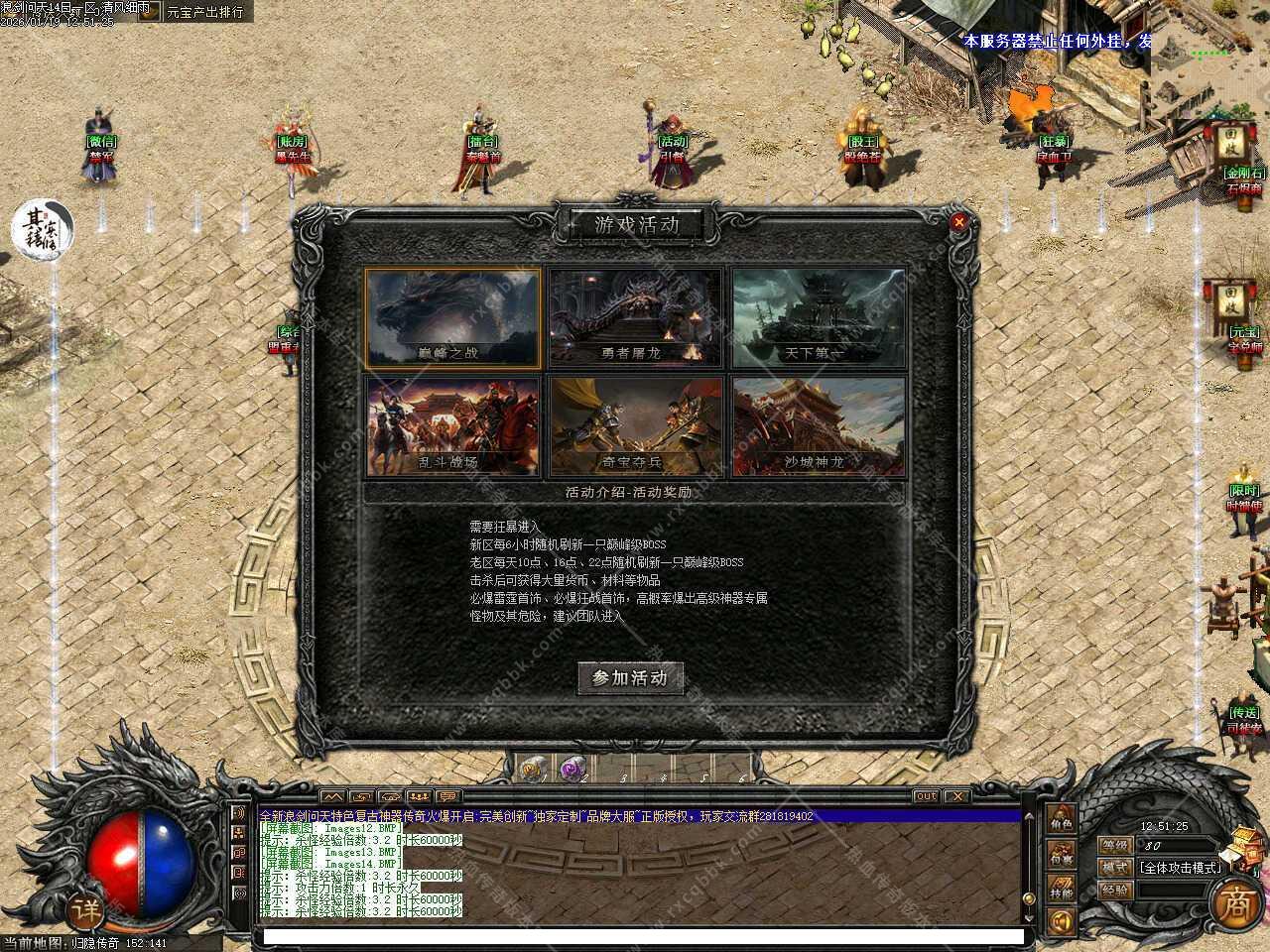Pick the 乱斗战场 activity tile

point(452,425)
